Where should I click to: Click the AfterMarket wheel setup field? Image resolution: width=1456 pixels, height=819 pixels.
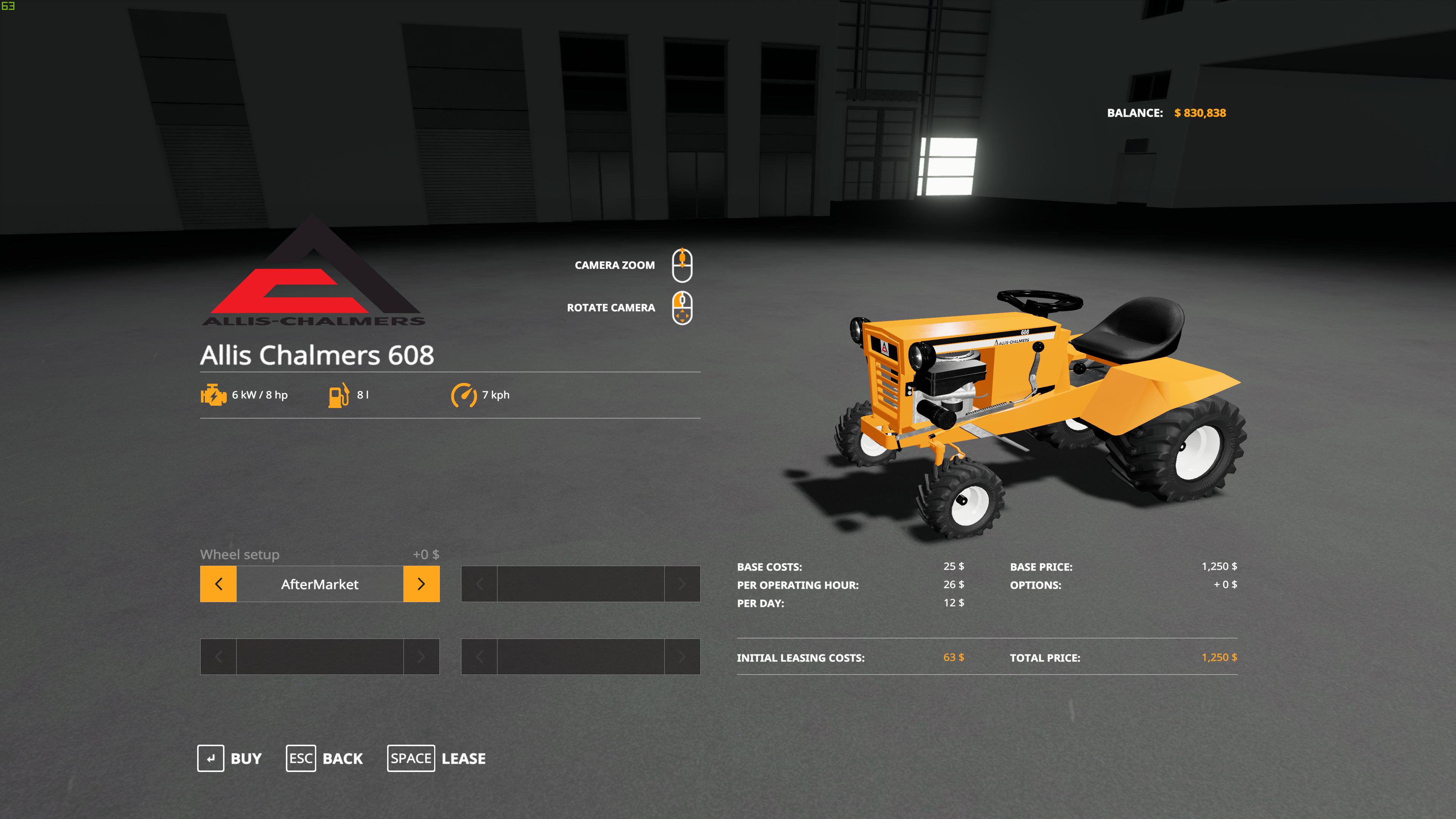point(319,584)
